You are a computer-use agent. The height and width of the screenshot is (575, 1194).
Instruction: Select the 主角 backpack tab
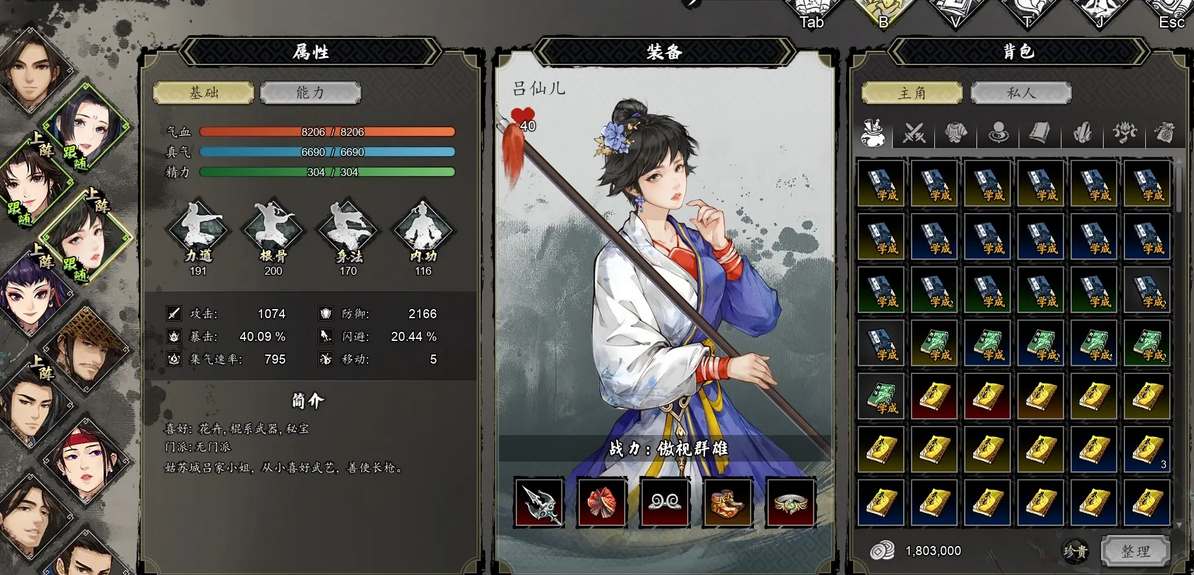tap(912, 93)
